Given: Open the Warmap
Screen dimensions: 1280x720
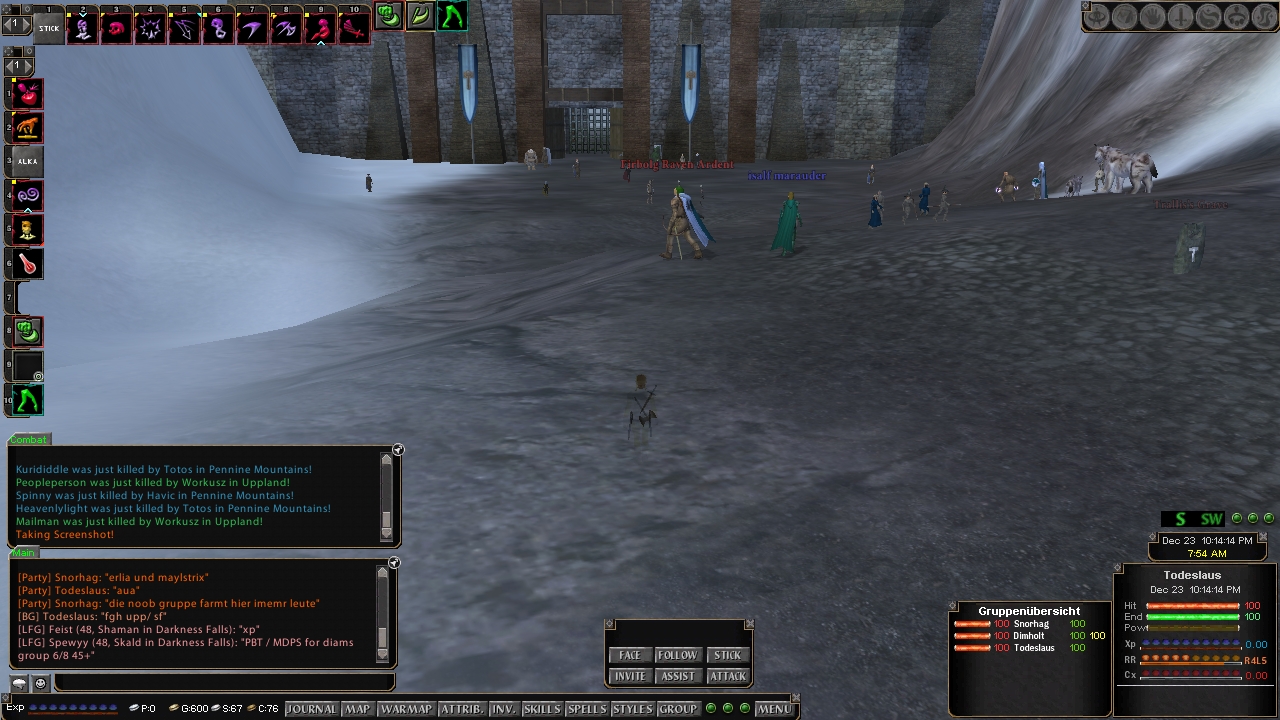Looking at the screenshot, I should [x=406, y=709].
